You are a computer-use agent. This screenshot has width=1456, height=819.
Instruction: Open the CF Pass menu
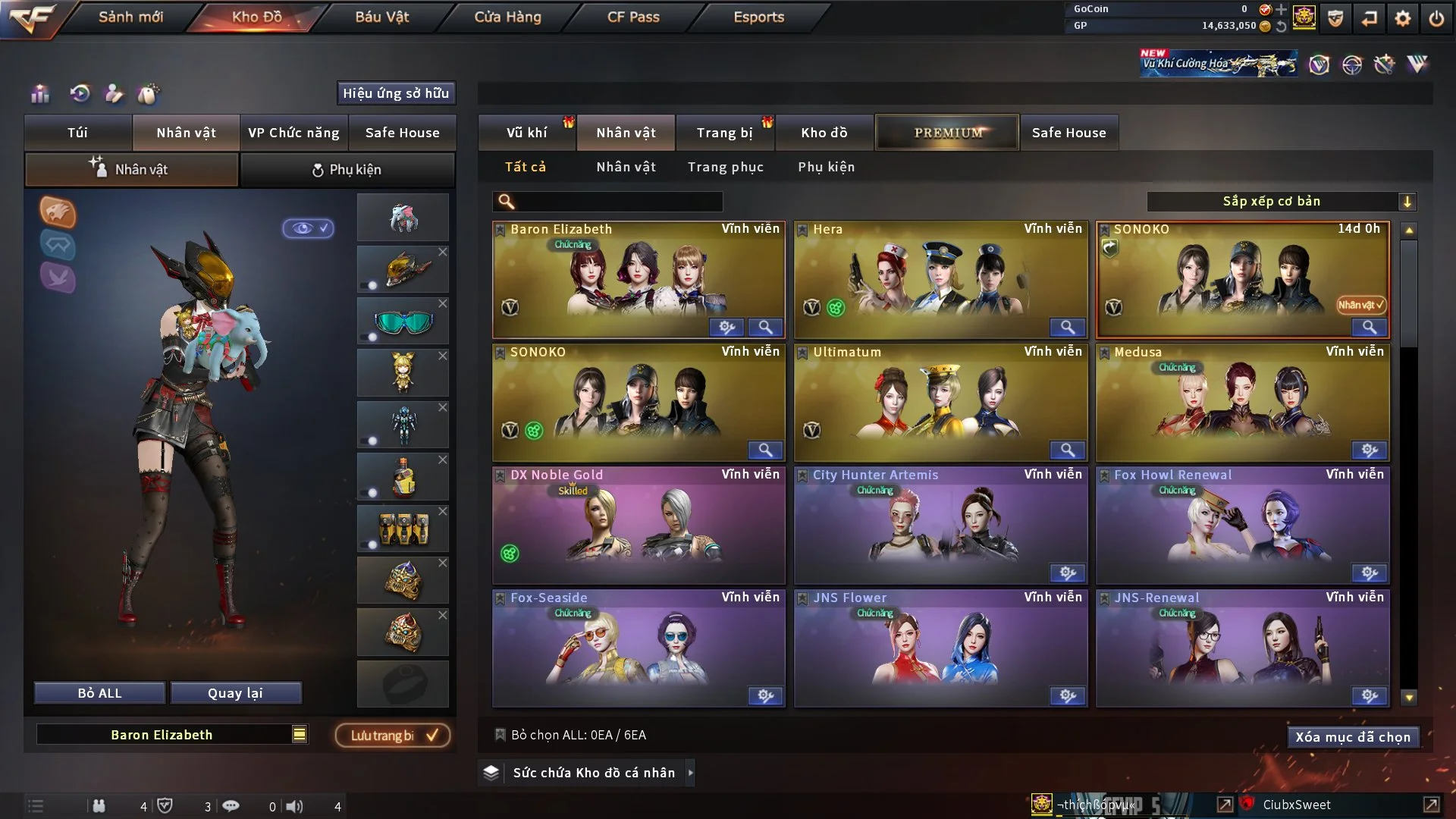point(633,17)
